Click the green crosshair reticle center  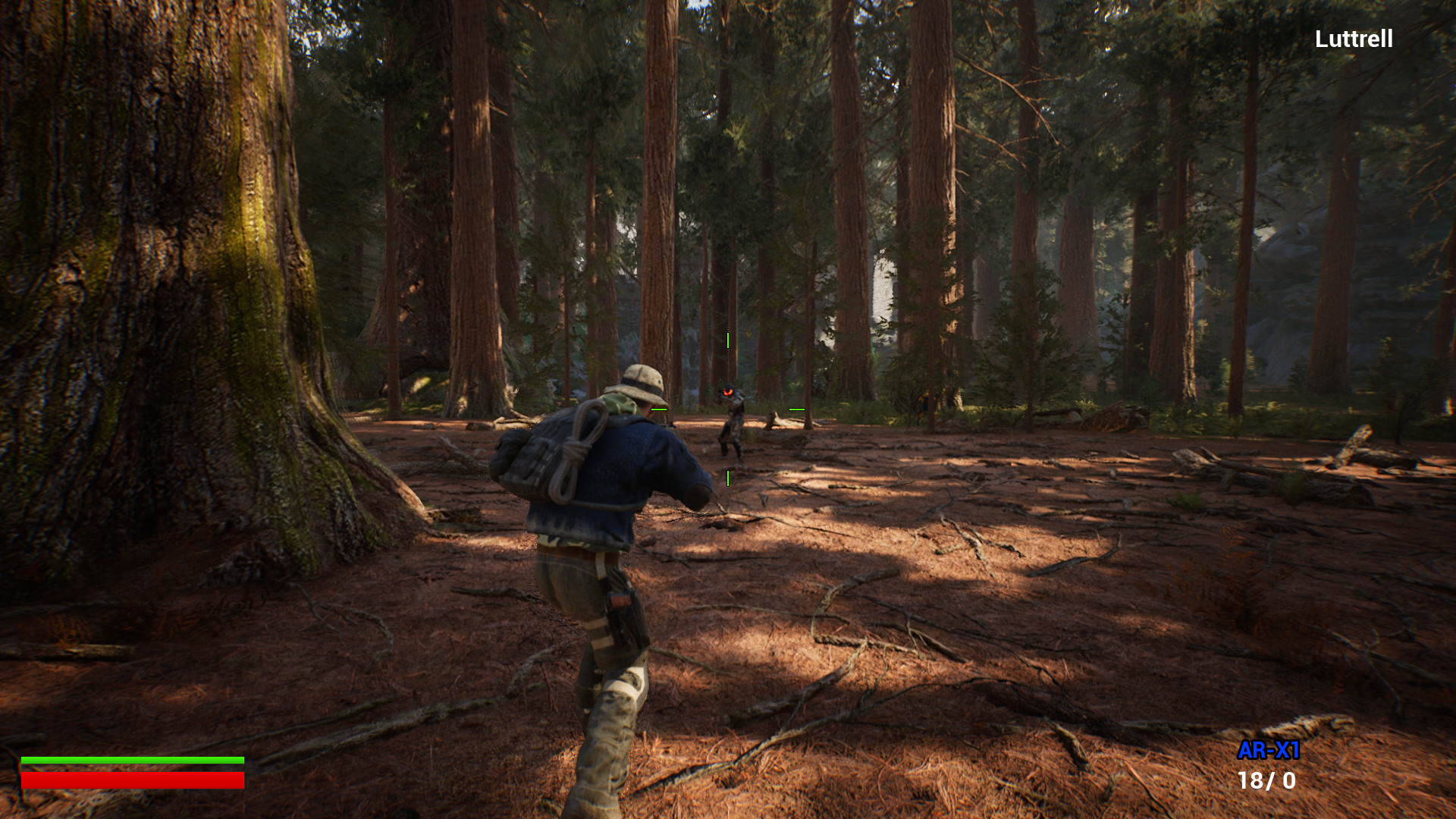pyautogui.click(x=727, y=408)
